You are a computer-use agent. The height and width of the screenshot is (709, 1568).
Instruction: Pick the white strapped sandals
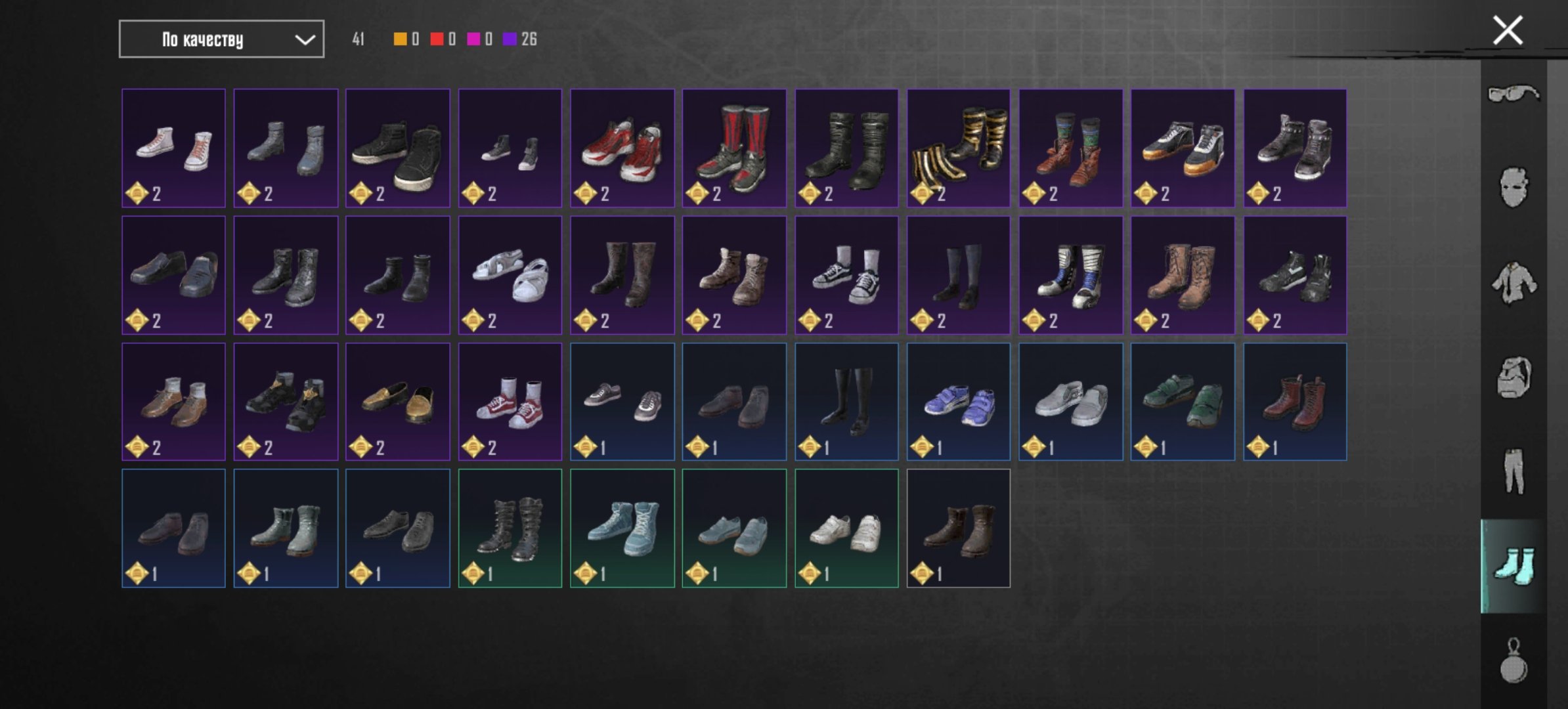(x=510, y=275)
